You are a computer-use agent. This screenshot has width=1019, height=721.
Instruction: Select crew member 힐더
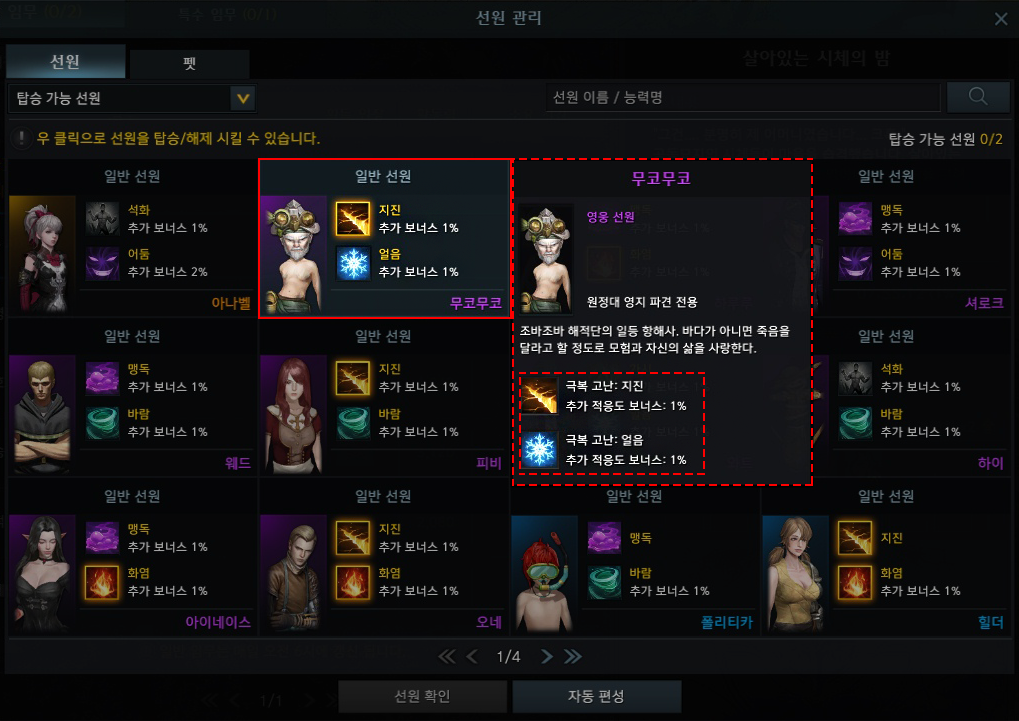click(887, 560)
